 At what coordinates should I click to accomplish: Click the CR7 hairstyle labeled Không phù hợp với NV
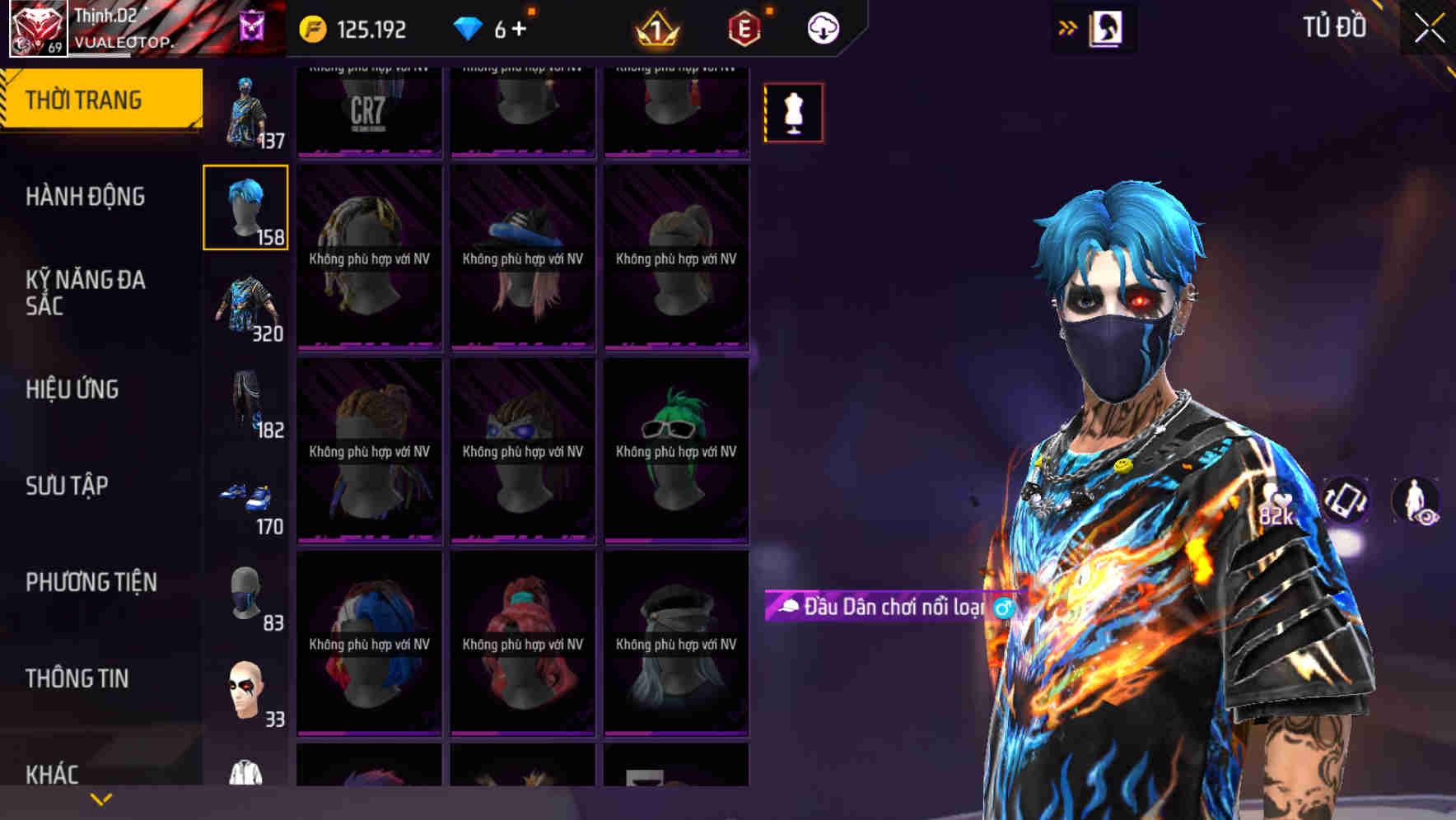click(368, 107)
